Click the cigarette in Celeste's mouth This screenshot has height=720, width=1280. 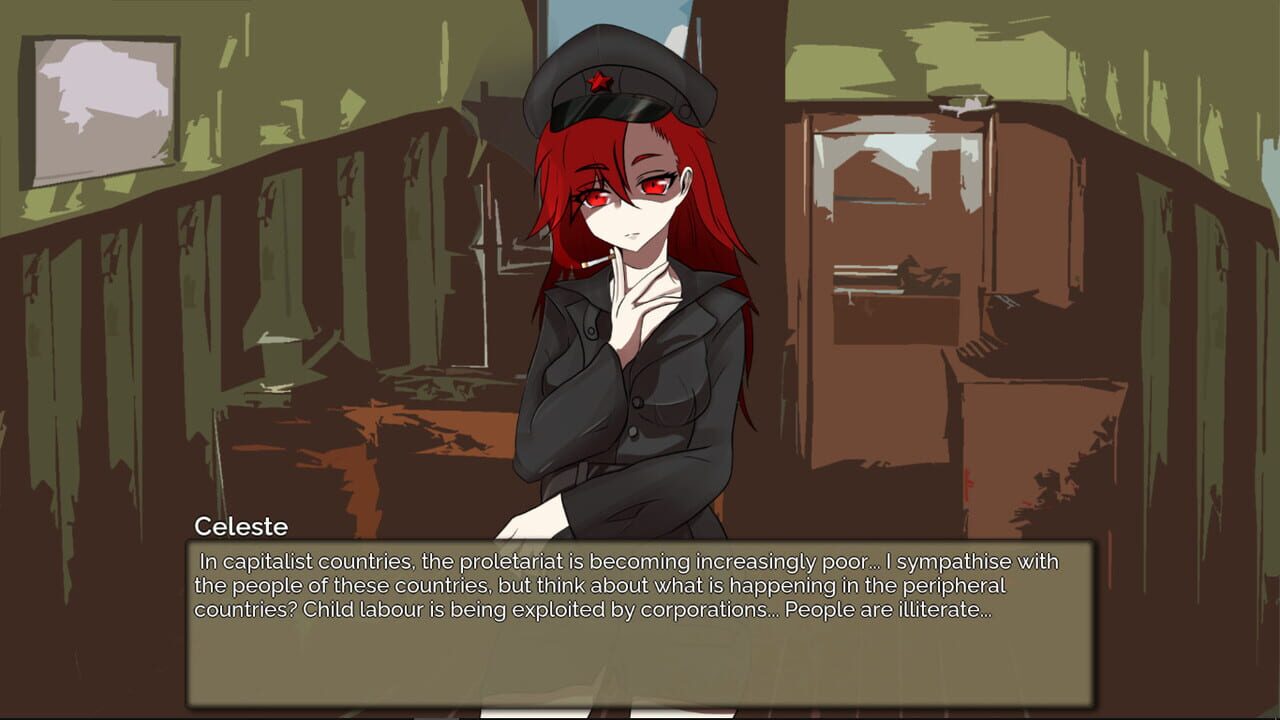point(595,260)
